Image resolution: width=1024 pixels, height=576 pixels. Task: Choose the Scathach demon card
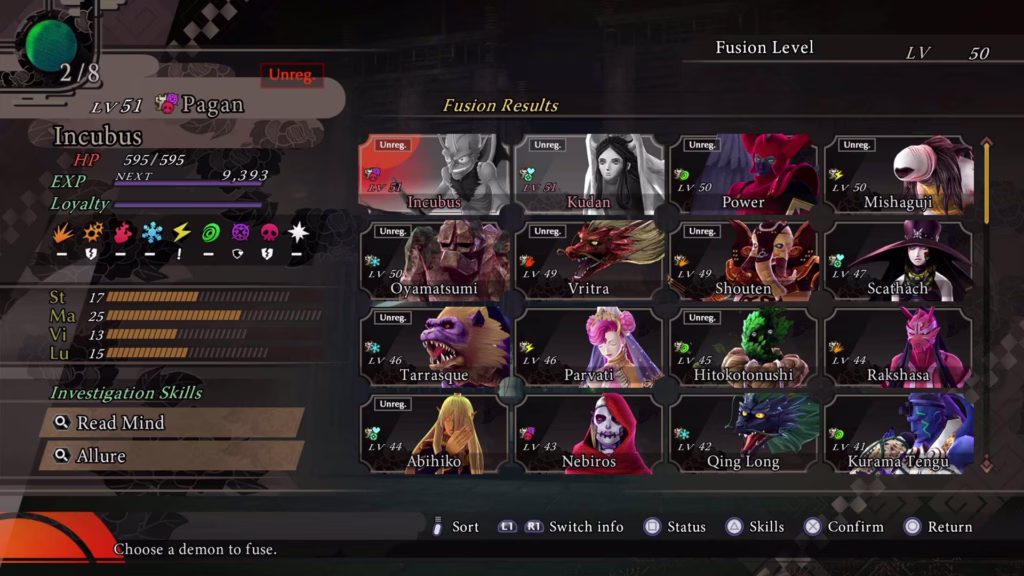pos(898,262)
